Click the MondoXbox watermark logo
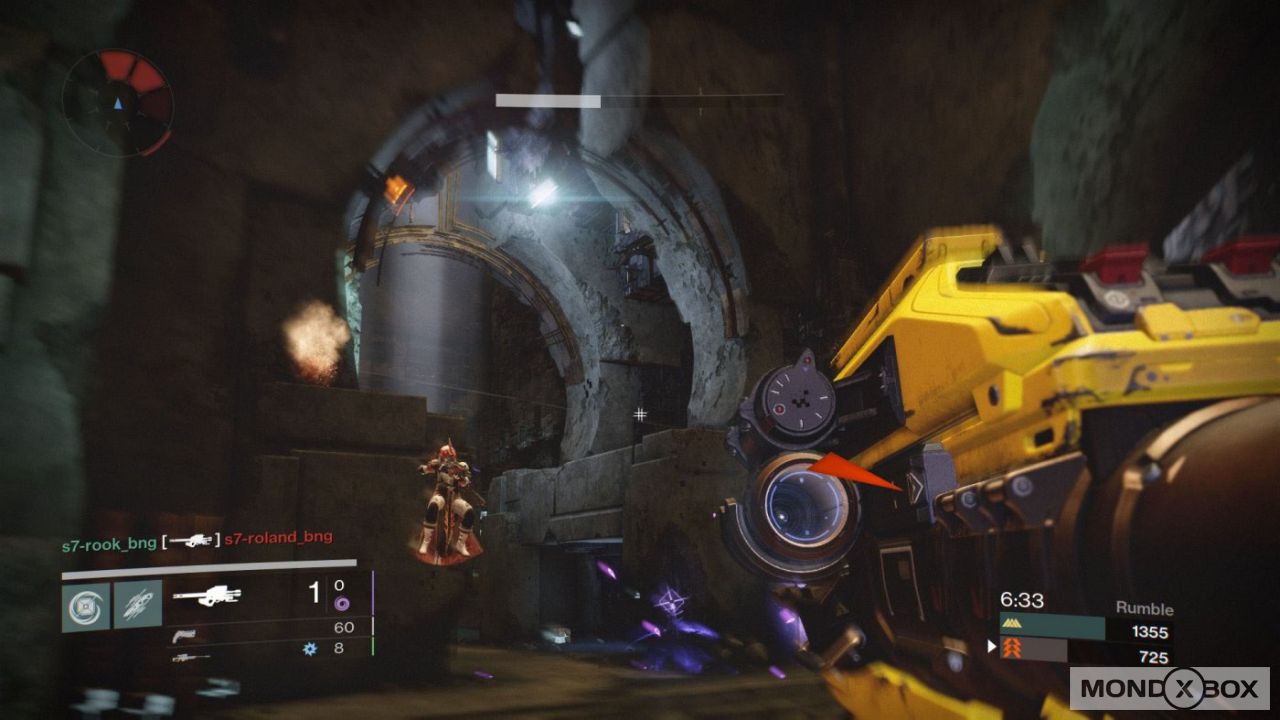This screenshot has width=1280, height=720. (1169, 688)
